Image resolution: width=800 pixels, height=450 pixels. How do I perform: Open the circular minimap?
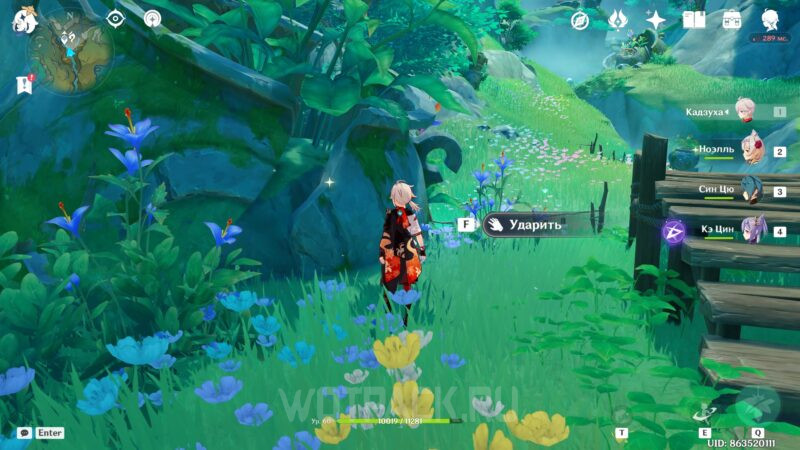(70, 53)
